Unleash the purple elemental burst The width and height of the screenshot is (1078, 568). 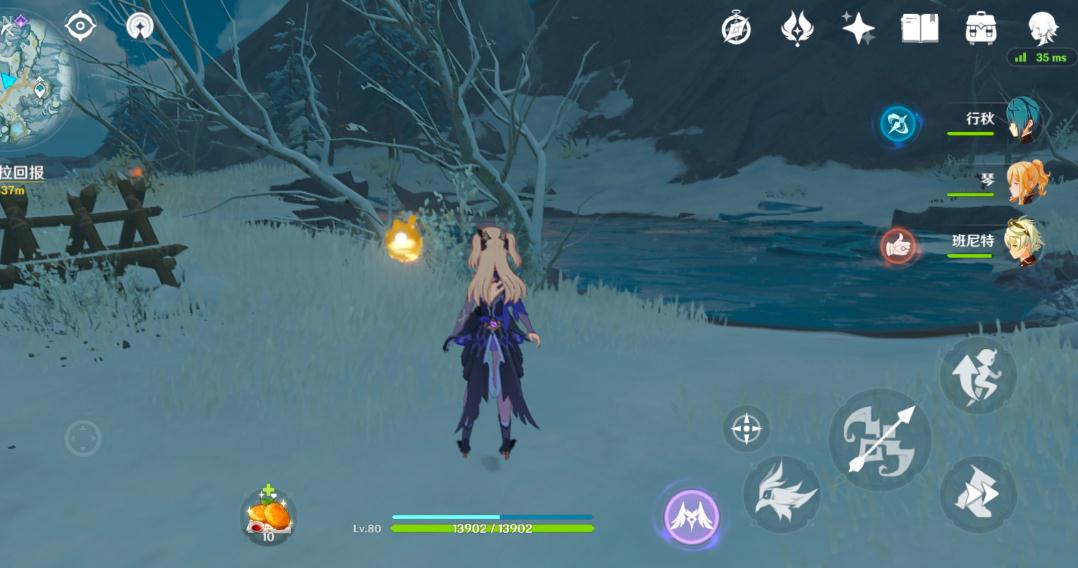click(x=692, y=517)
